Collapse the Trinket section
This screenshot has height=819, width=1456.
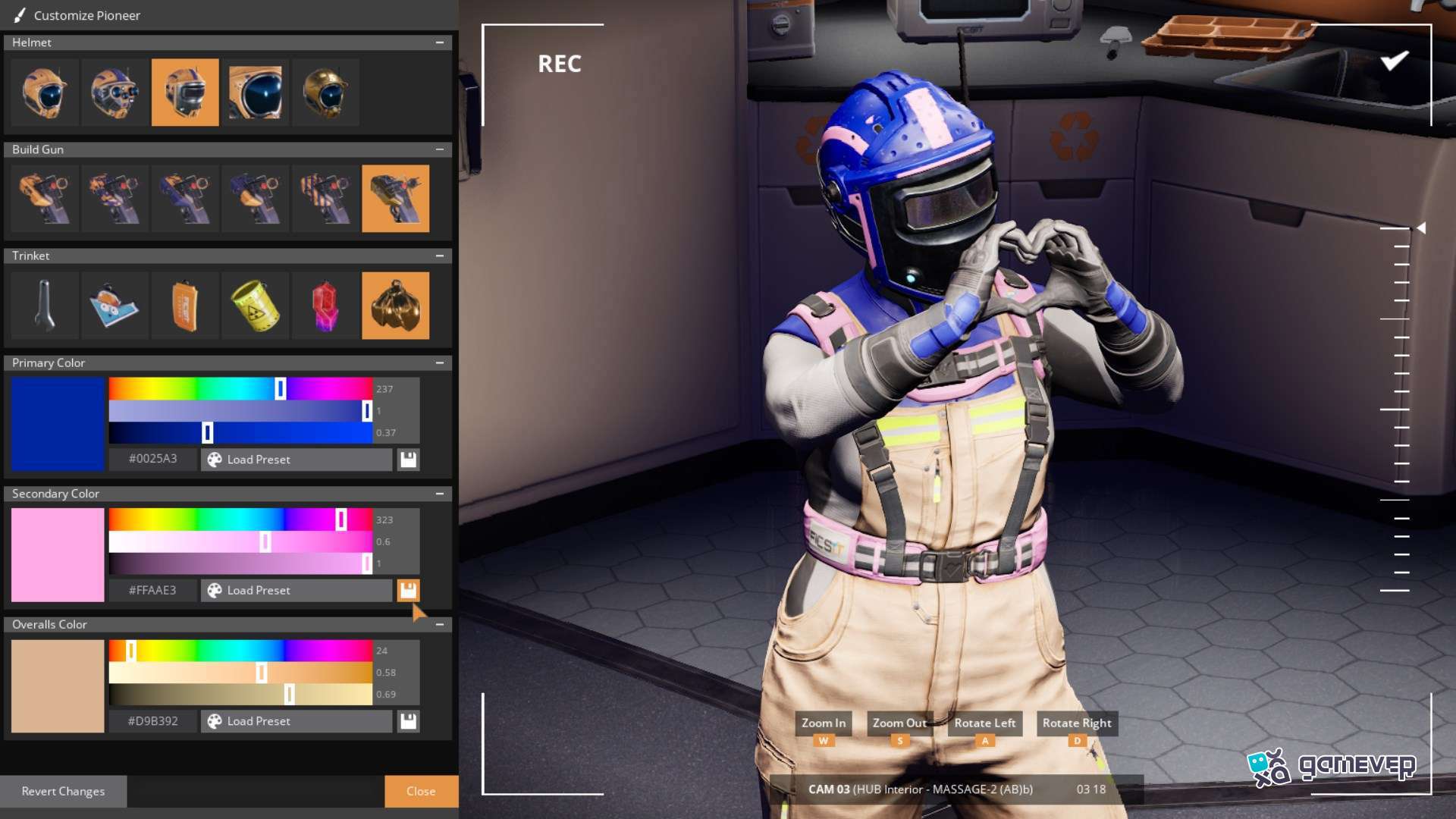click(440, 256)
